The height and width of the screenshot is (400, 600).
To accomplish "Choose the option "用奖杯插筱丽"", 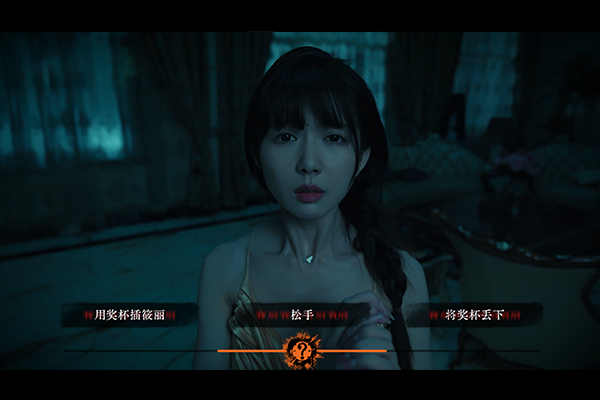I will click(128, 315).
